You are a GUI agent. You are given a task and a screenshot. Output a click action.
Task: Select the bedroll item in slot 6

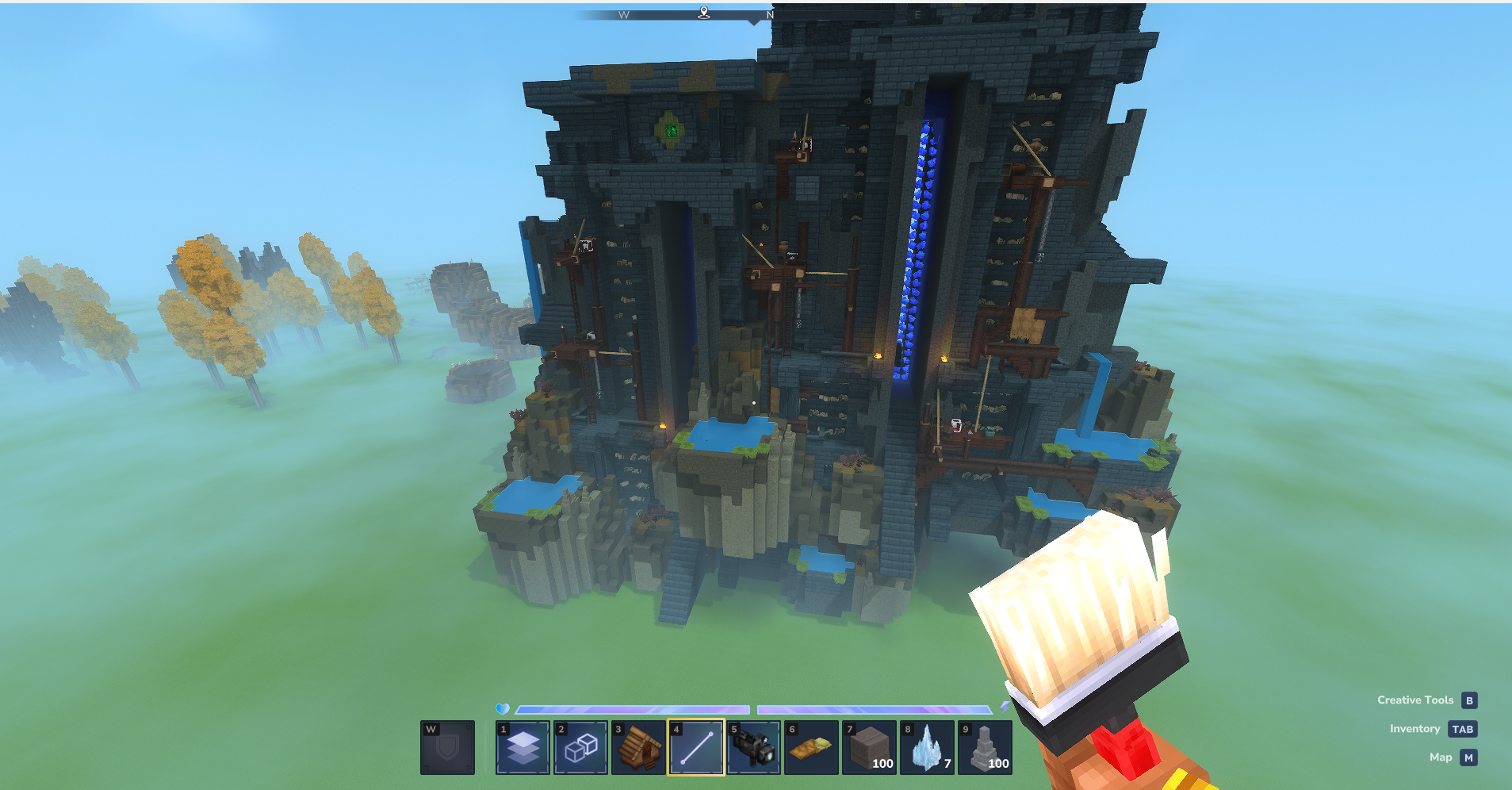click(x=811, y=747)
